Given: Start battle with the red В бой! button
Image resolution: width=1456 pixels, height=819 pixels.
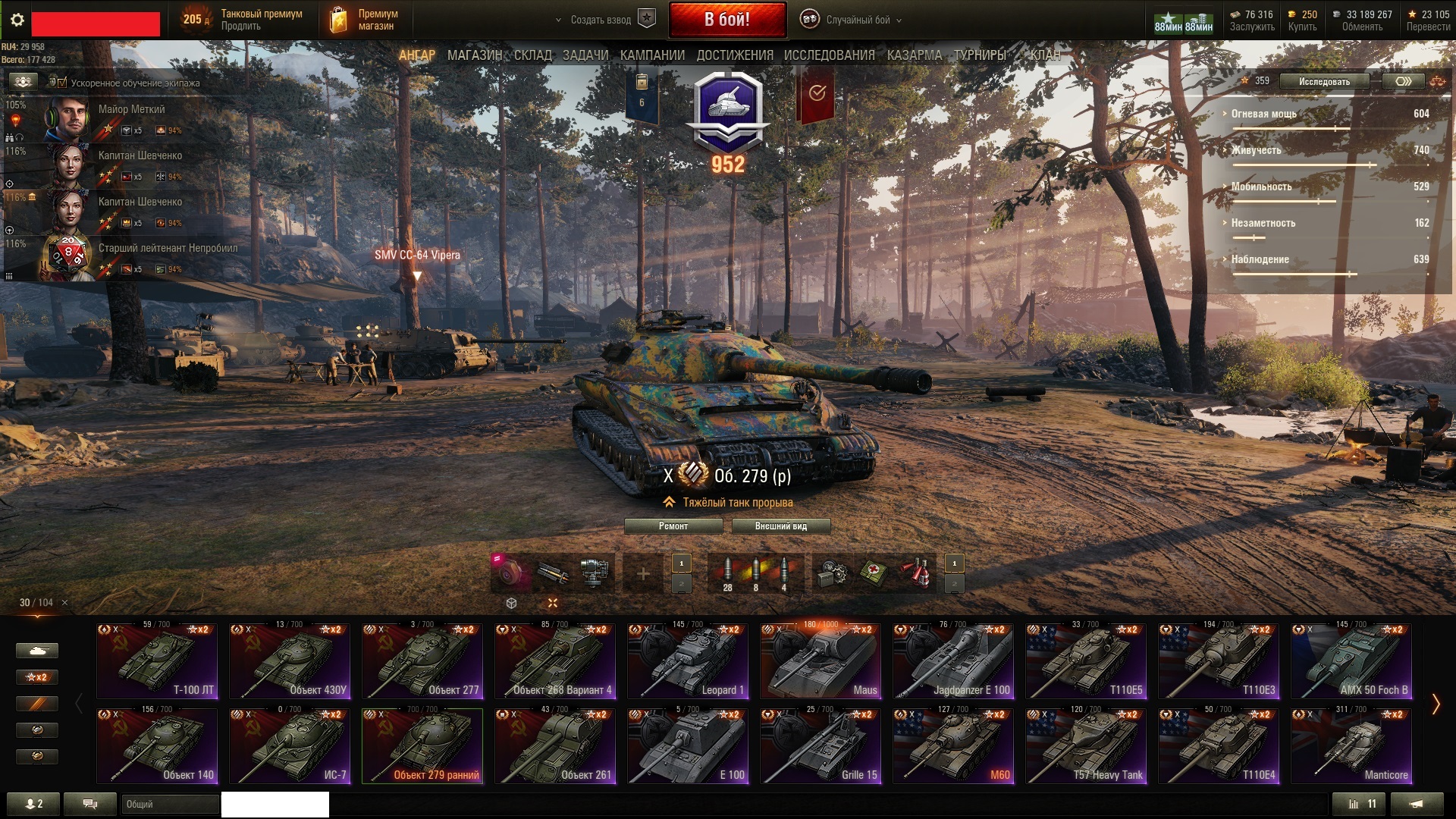Looking at the screenshot, I should point(726,20).
